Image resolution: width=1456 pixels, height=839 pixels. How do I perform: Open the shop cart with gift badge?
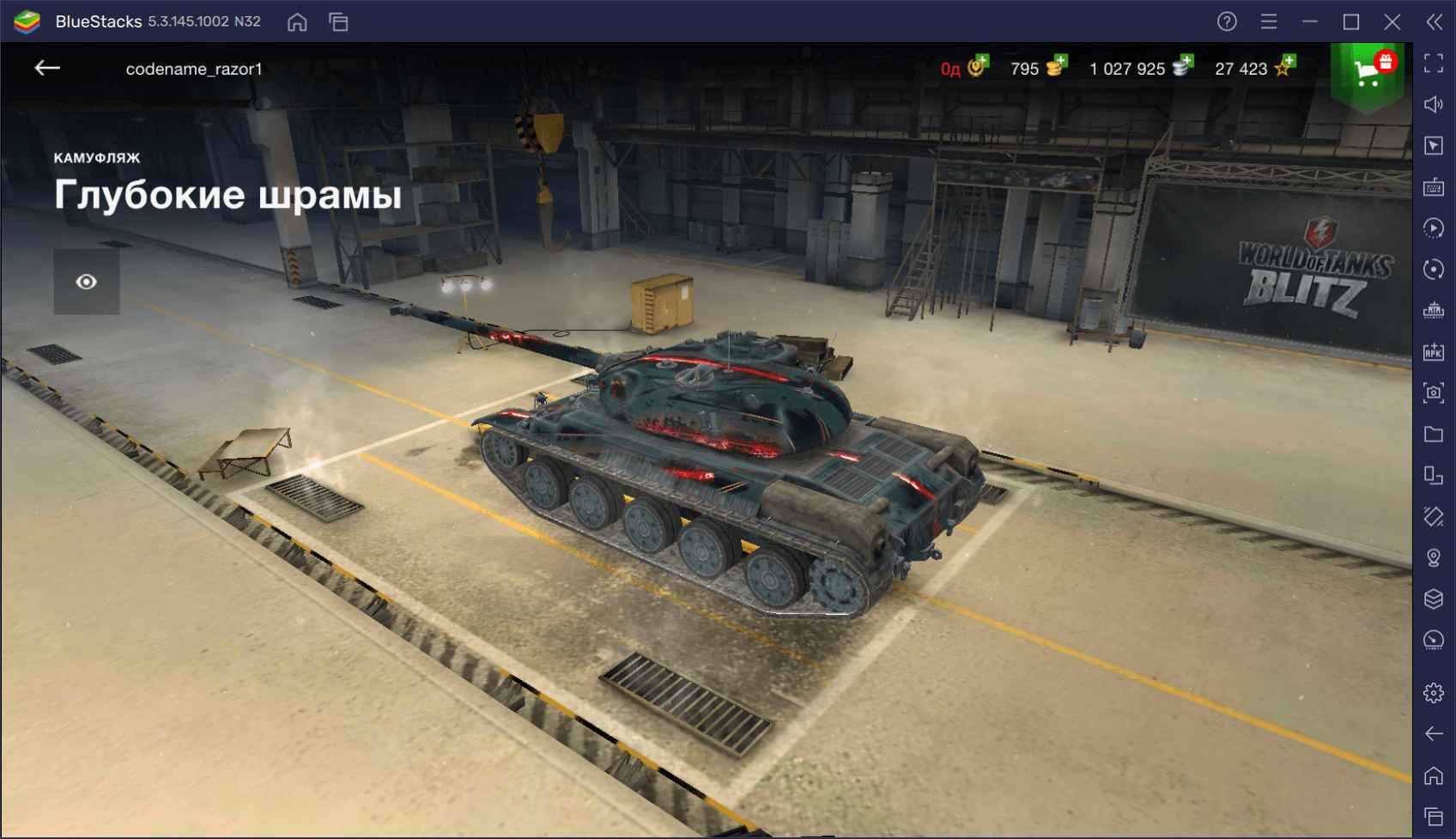pyautogui.click(x=1368, y=71)
